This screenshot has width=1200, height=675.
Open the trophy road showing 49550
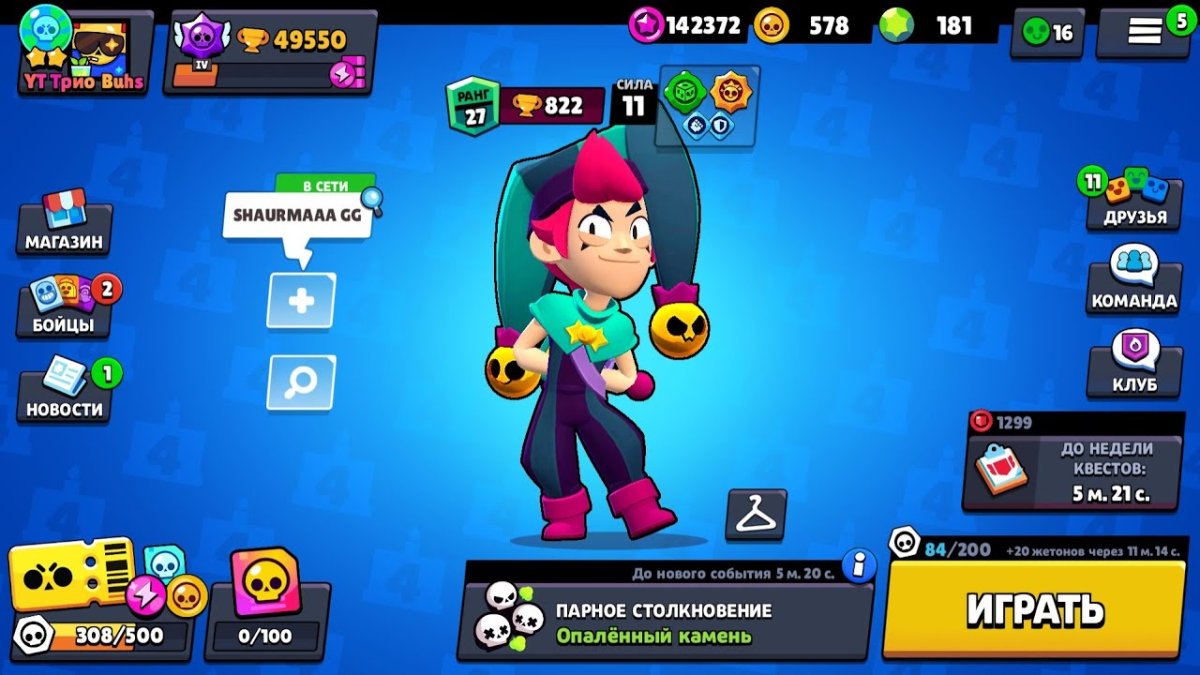[x=270, y=53]
